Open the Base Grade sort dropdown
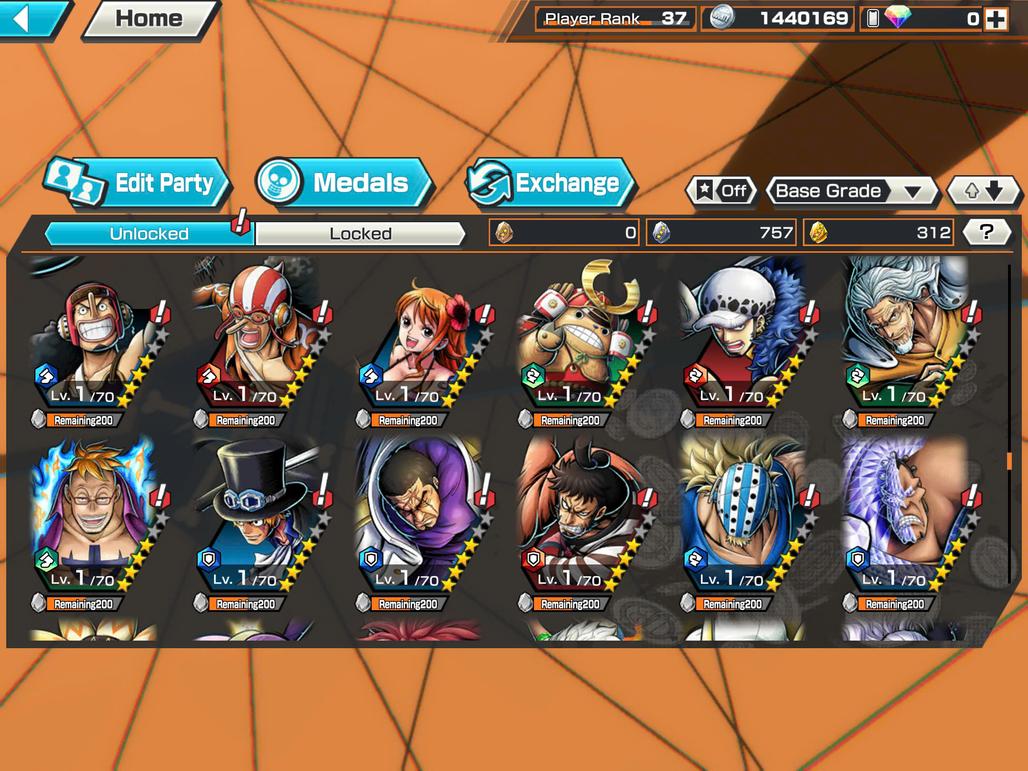1028x771 pixels. pos(850,191)
